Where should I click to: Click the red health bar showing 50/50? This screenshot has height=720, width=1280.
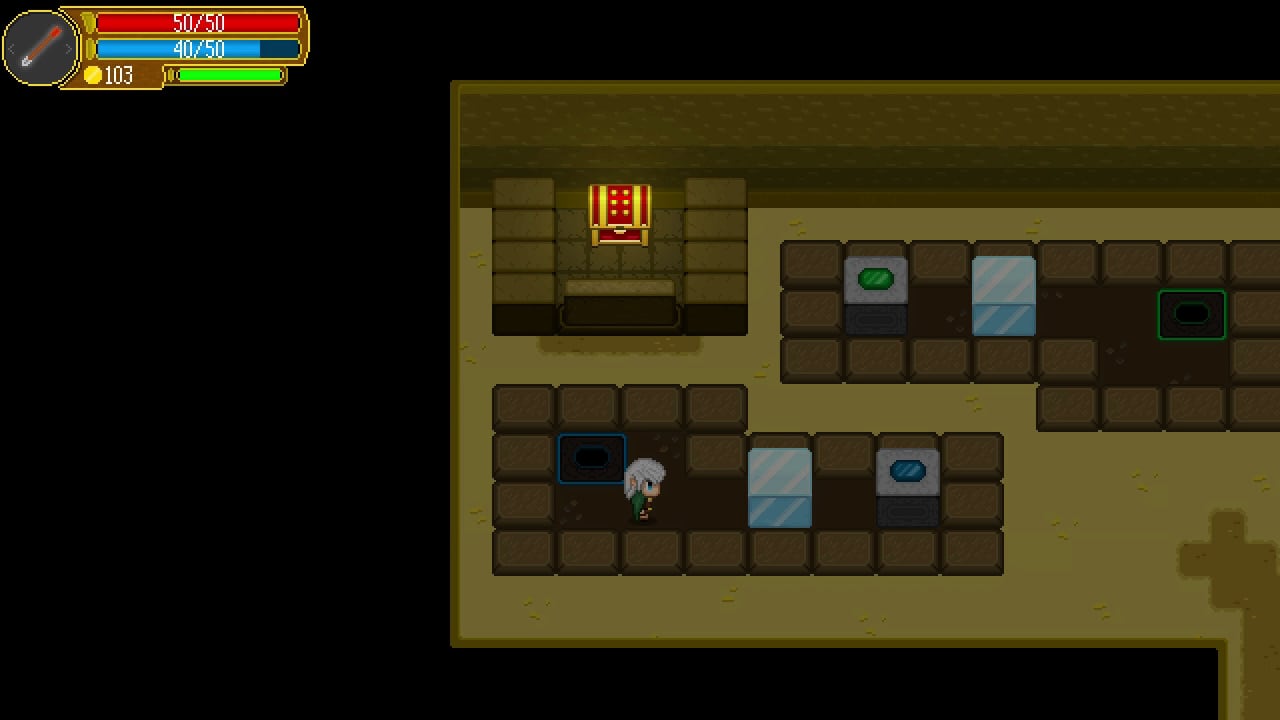[x=199, y=23]
